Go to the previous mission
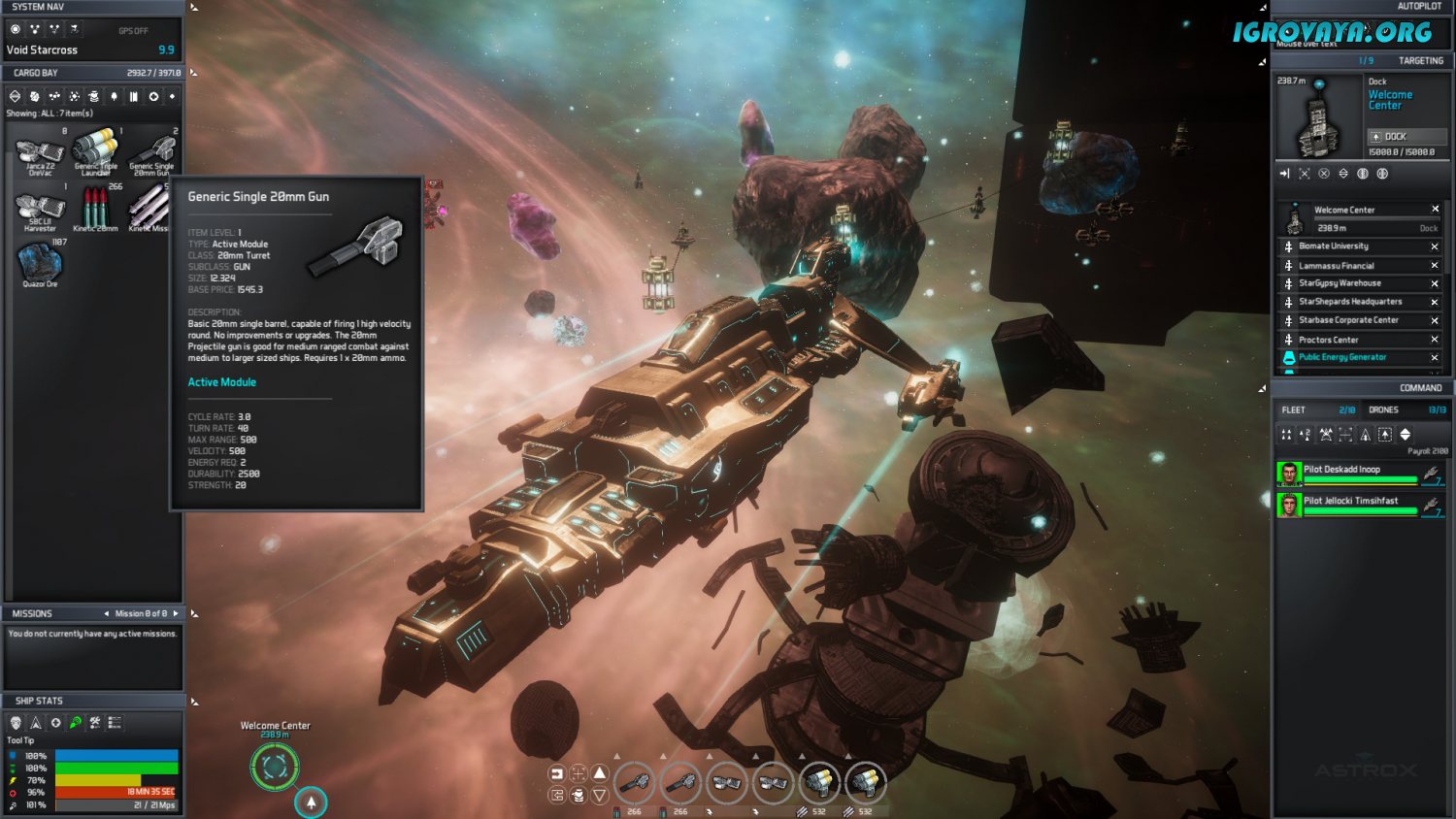 [107, 613]
